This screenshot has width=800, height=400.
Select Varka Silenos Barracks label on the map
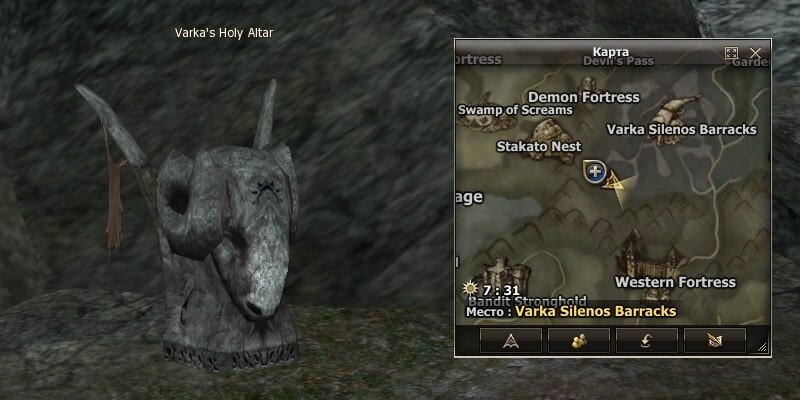click(681, 129)
